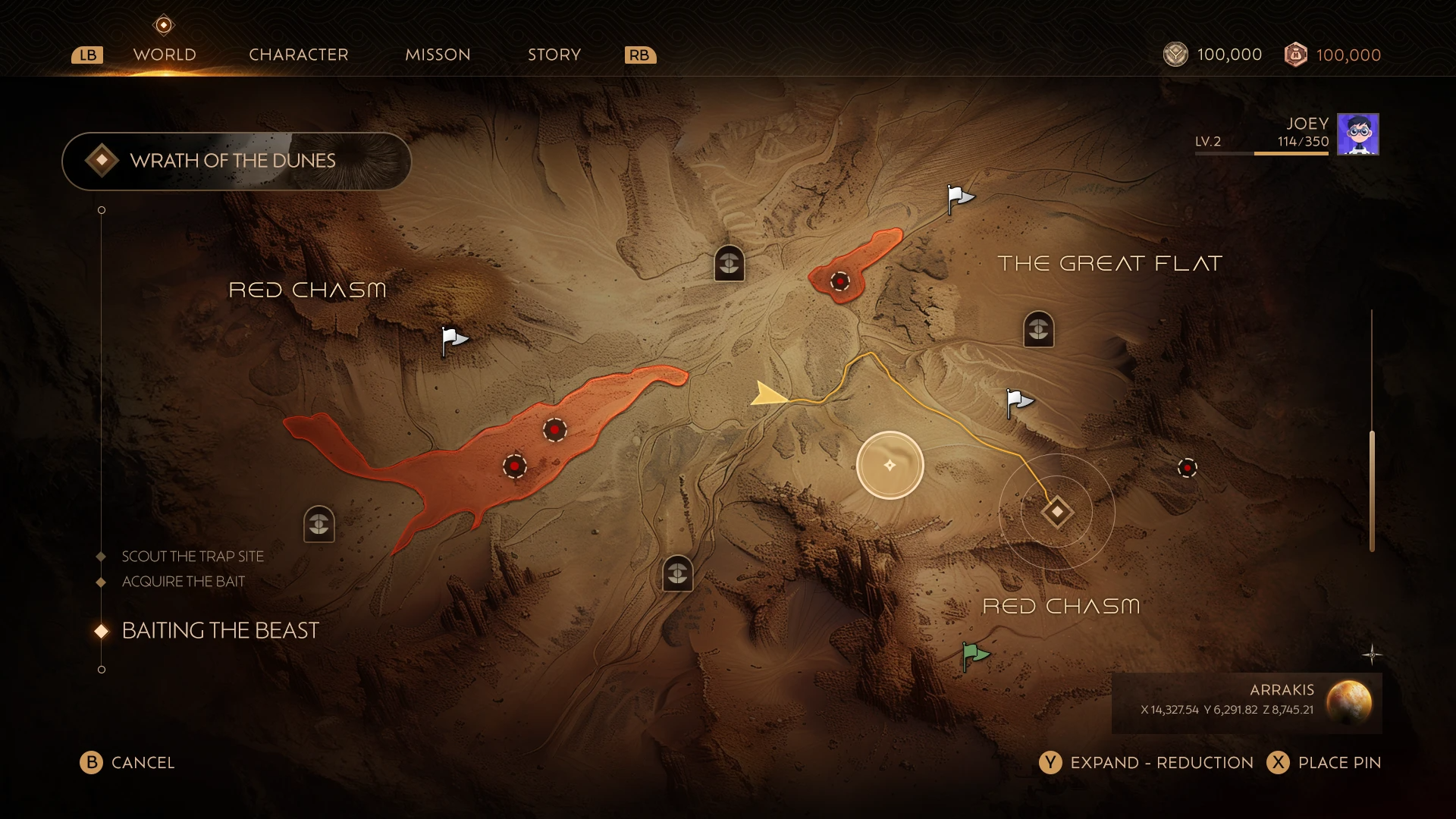Click the compass star icon above Arrakis panel
This screenshot has width=1456, height=819.
(x=1372, y=654)
